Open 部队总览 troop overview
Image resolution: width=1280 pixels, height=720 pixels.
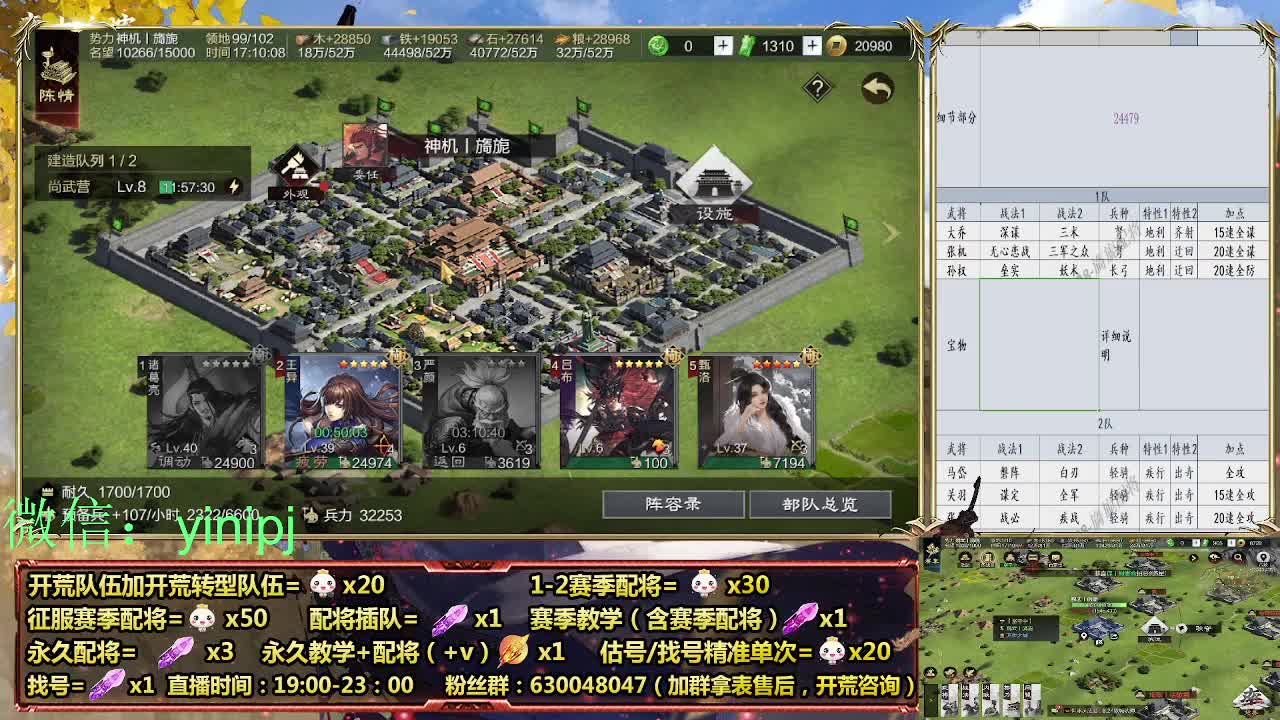coord(819,505)
